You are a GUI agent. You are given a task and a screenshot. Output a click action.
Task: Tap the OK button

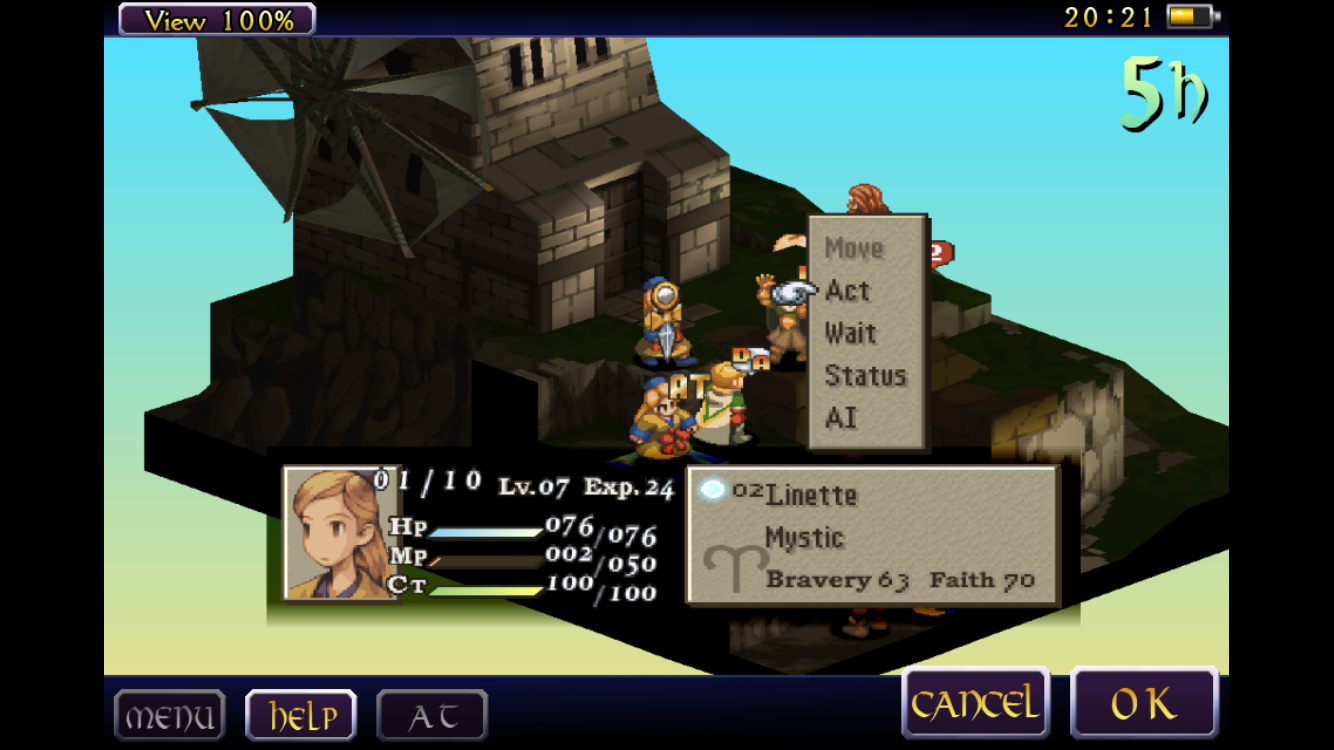click(1144, 704)
